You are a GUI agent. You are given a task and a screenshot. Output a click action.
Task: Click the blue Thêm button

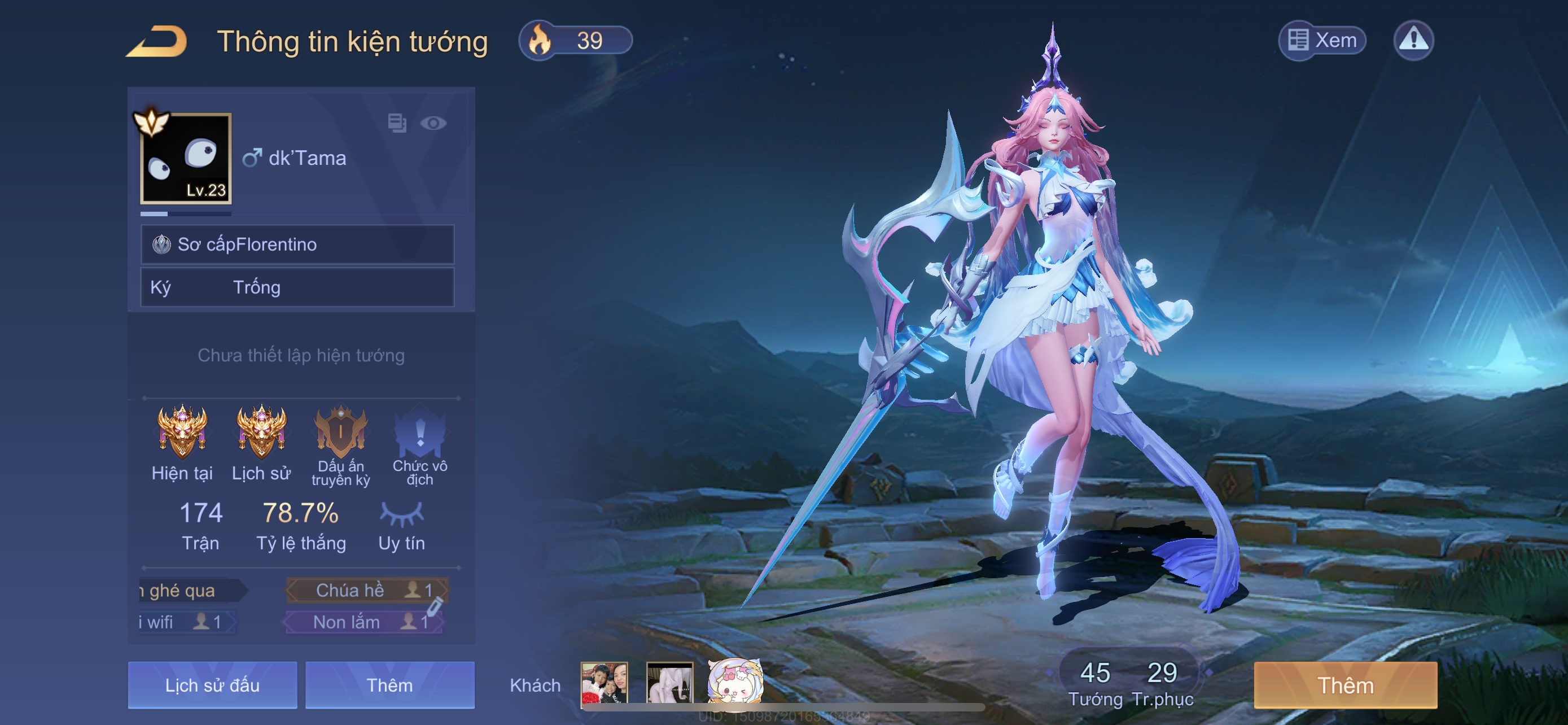(389, 685)
